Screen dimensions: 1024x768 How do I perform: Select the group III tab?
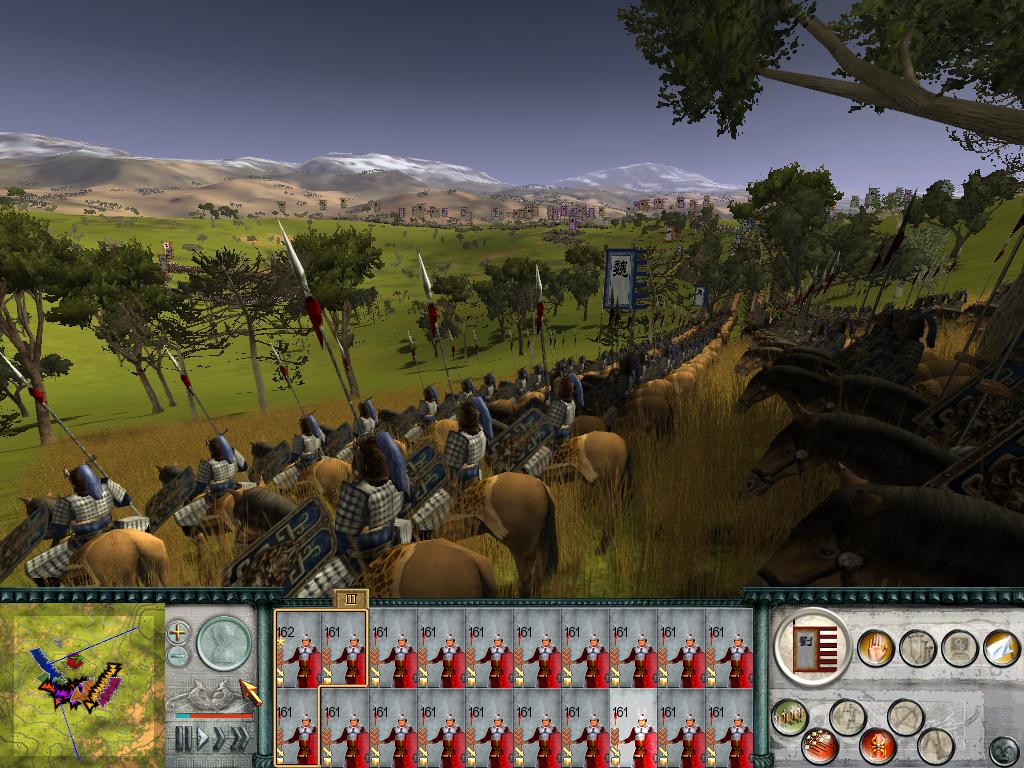point(351,598)
